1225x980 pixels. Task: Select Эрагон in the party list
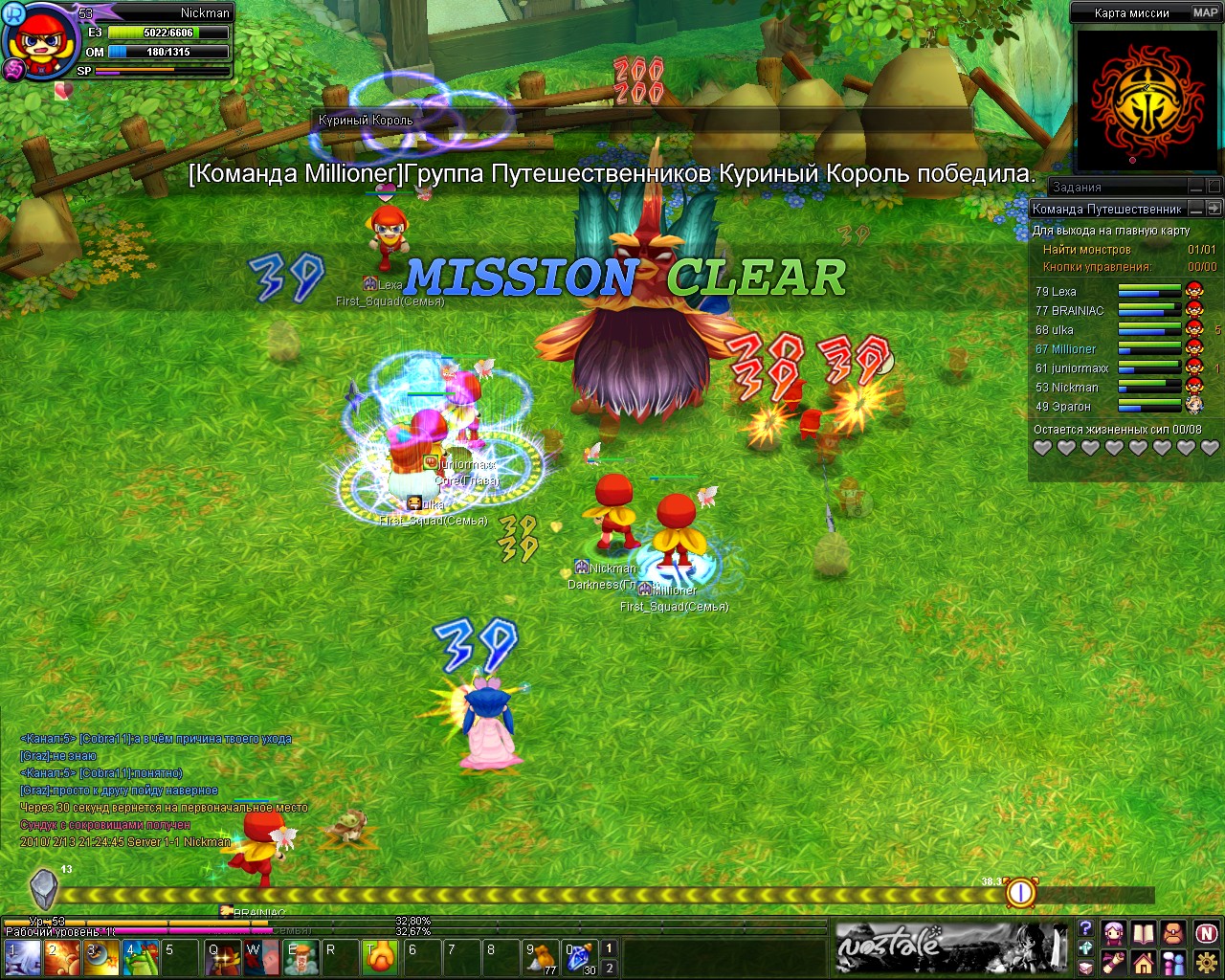click(1062, 407)
